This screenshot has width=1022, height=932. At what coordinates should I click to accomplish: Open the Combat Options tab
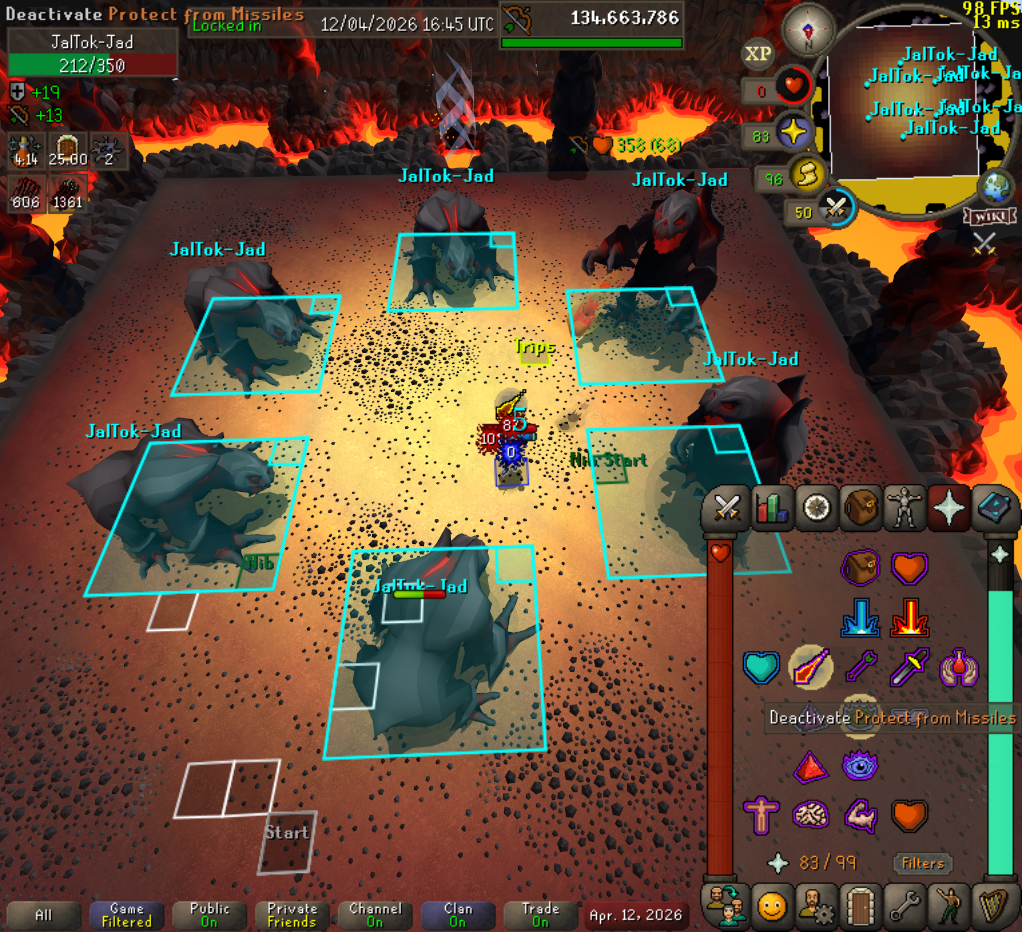pyautogui.click(x=726, y=508)
